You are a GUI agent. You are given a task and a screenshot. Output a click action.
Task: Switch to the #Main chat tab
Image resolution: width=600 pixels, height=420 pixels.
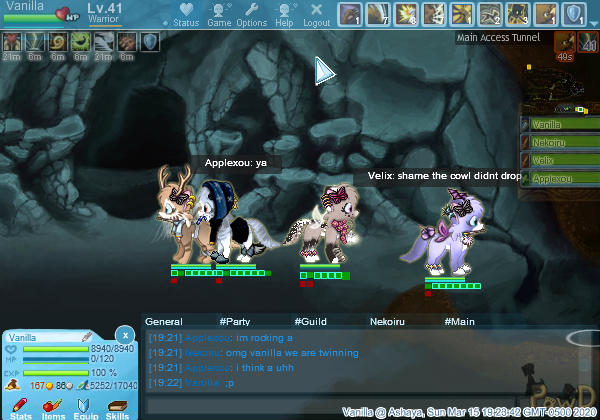pyautogui.click(x=459, y=322)
